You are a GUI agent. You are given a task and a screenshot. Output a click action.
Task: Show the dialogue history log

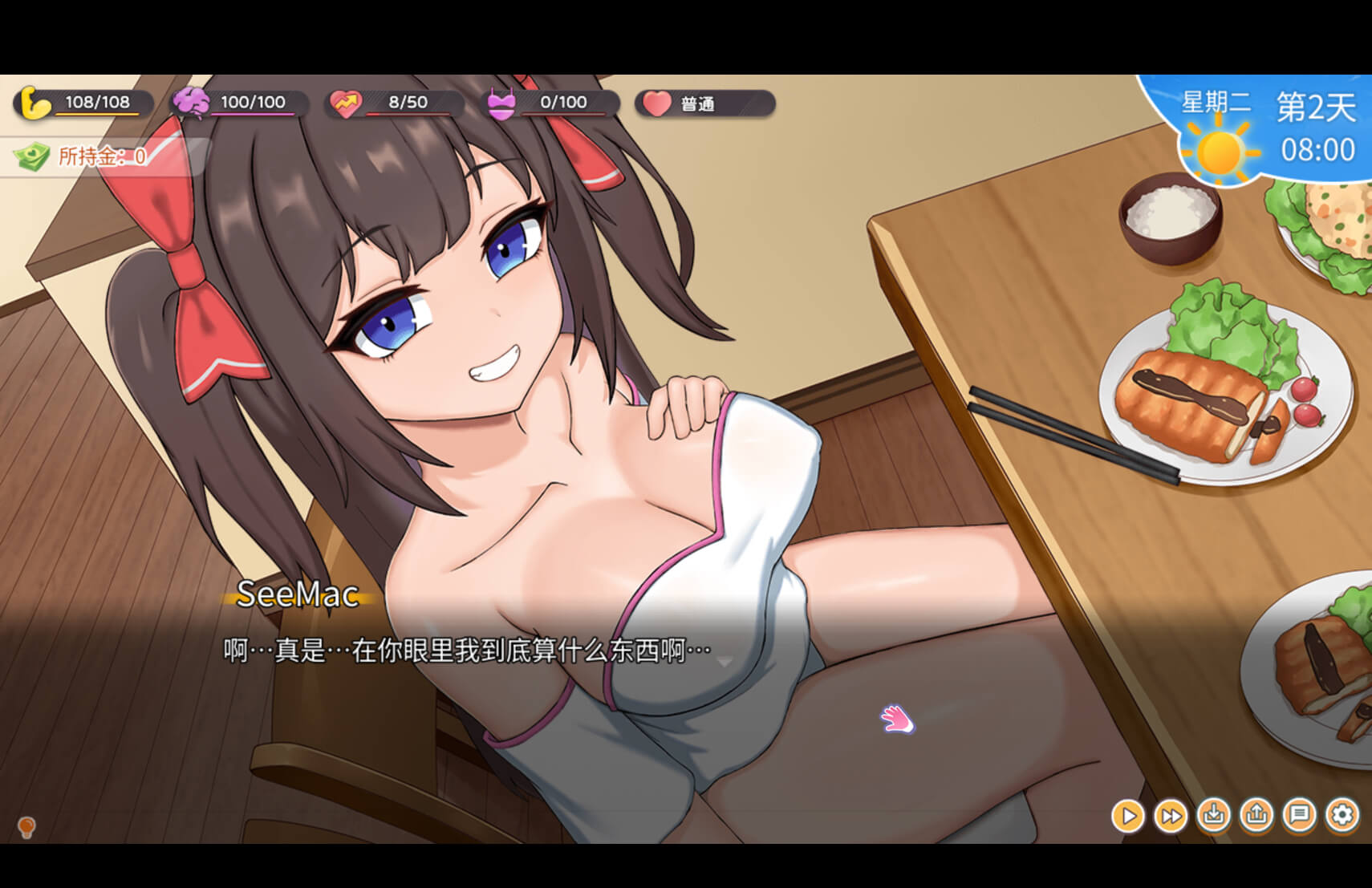1299,816
